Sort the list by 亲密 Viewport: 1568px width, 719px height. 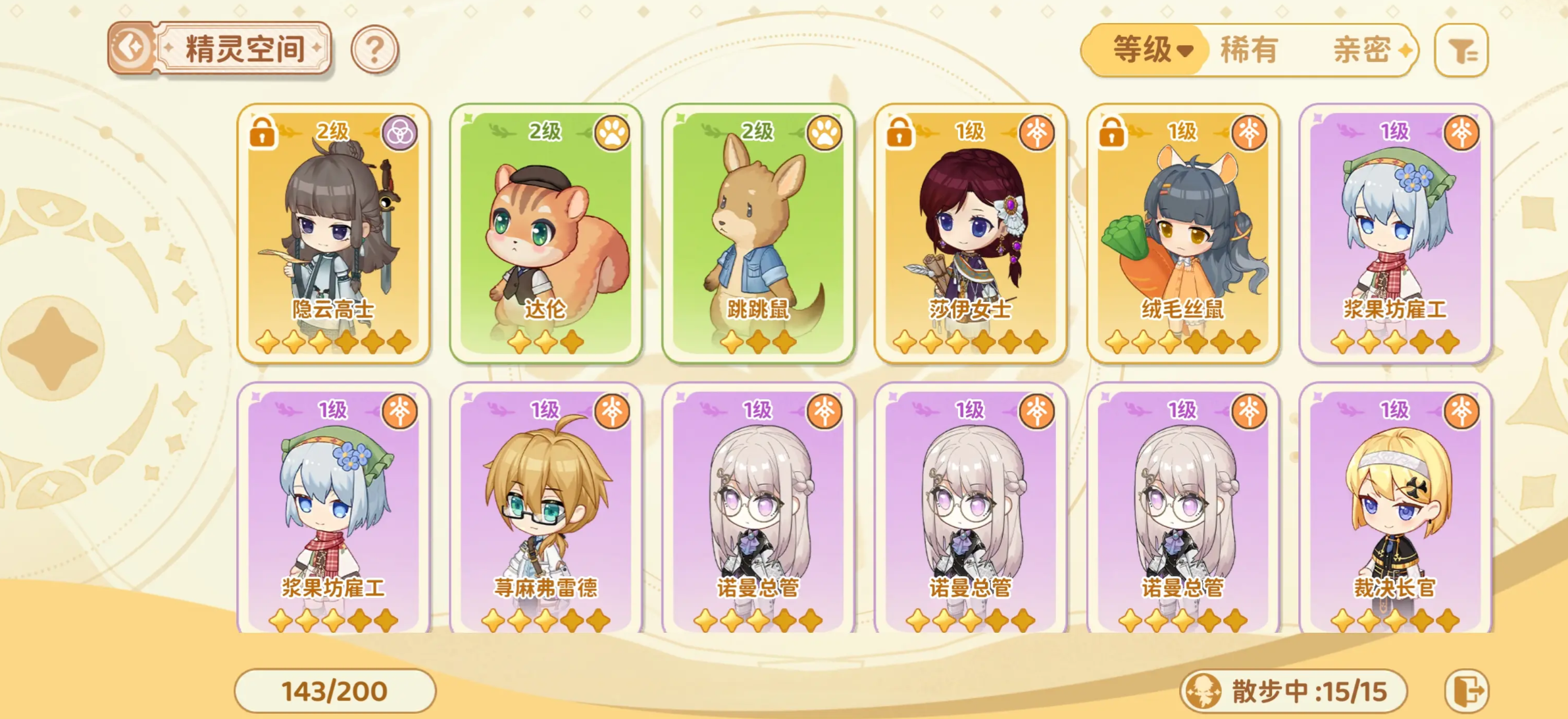(1363, 50)
